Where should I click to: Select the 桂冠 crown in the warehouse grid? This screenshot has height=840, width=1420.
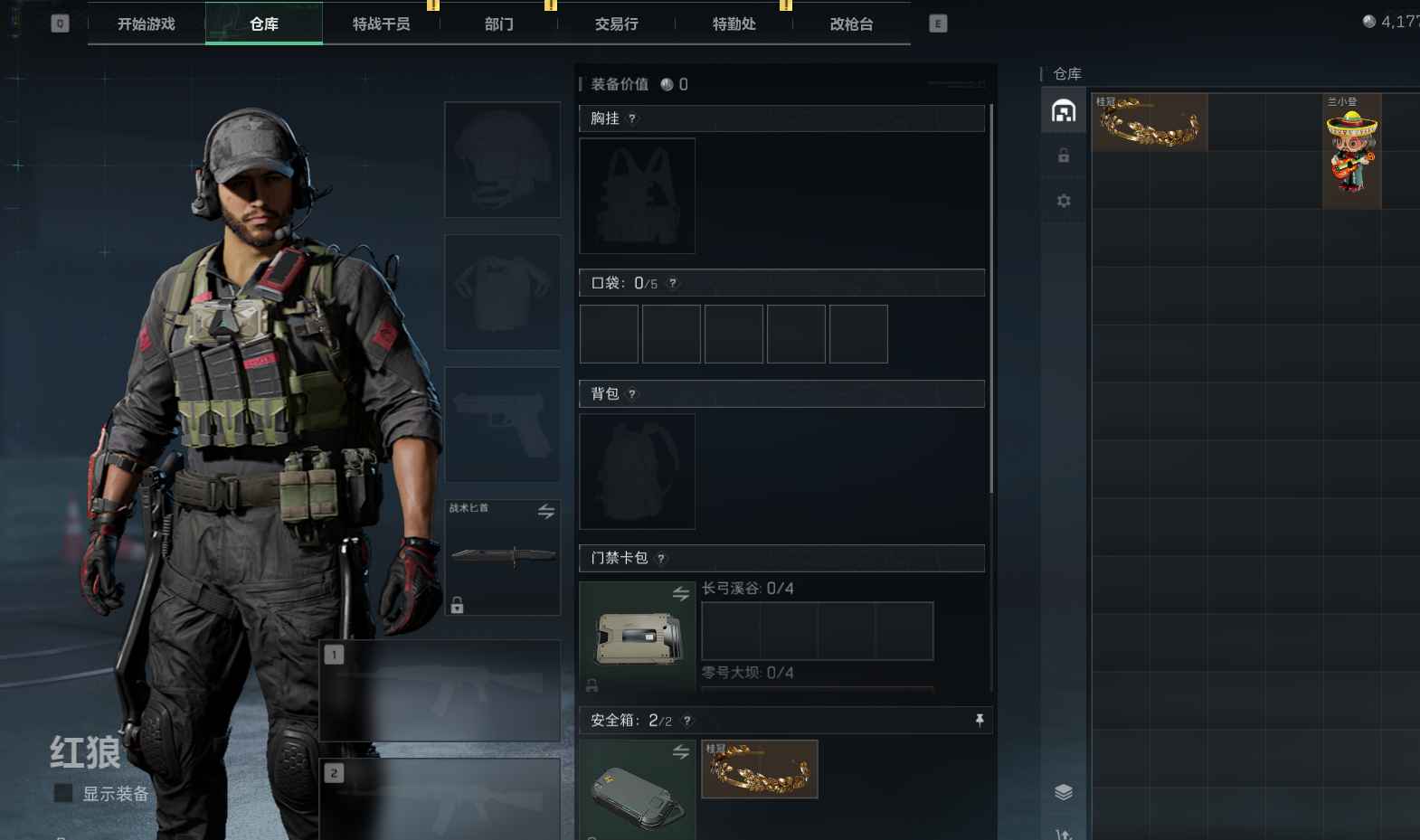1150,122
